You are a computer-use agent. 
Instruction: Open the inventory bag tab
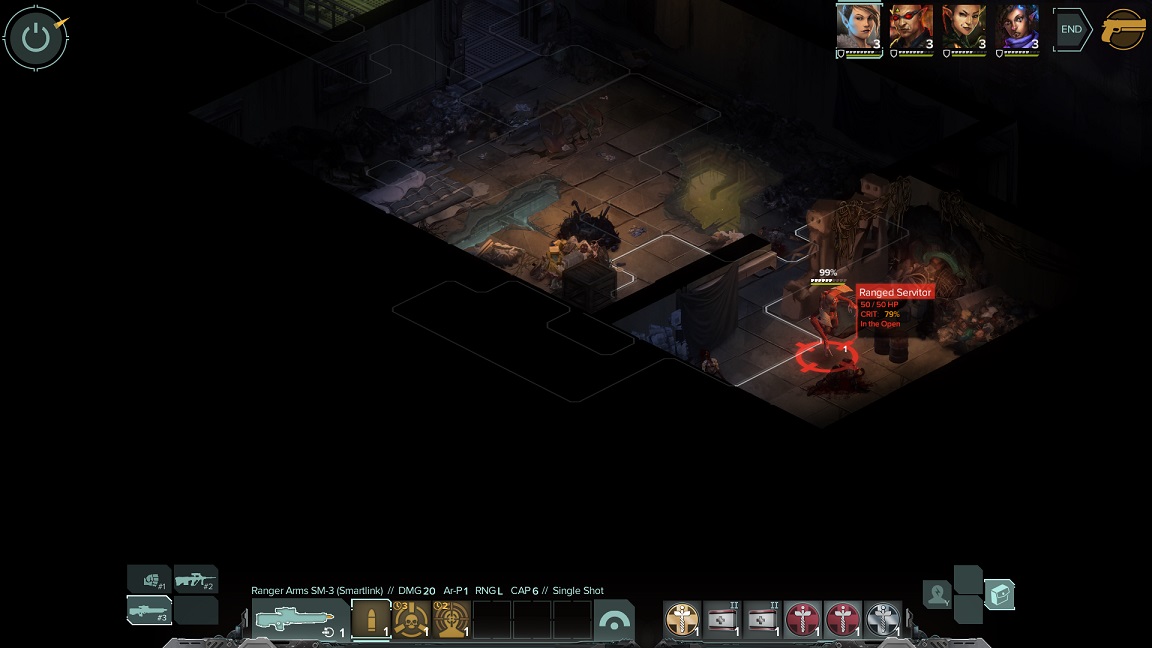pos(999,595)
